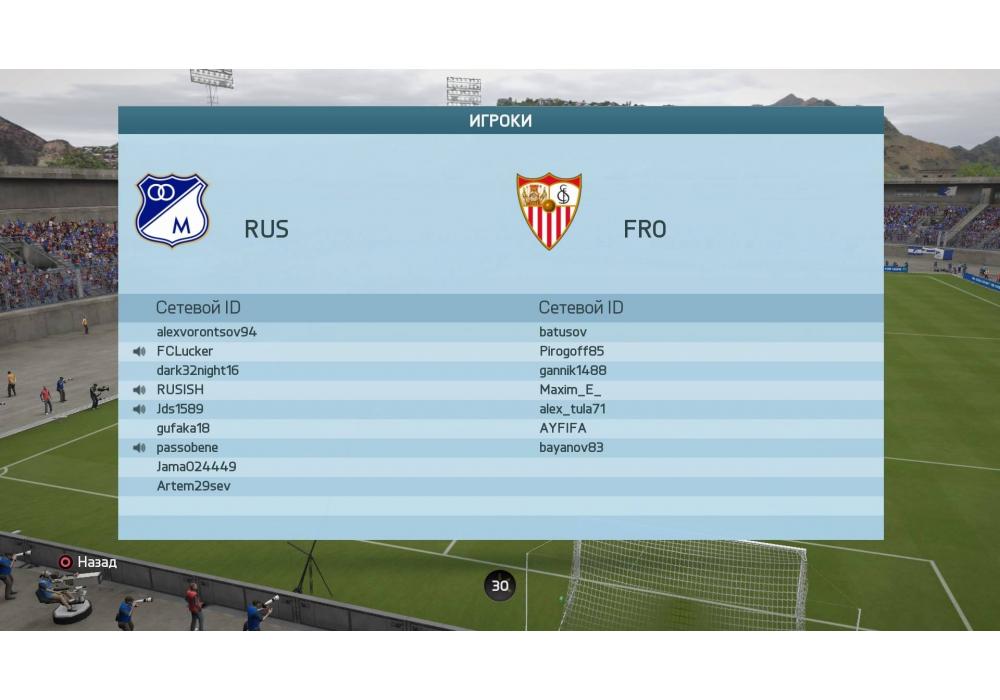Pick bayanov83 from FRO roster

(571, 447)
